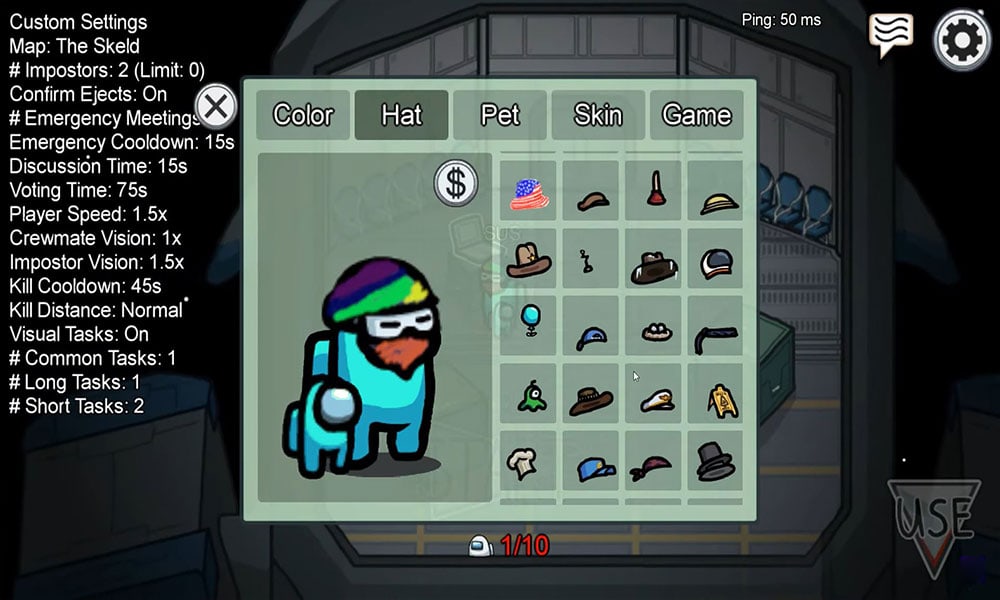Choose the American flag hat

(x=529, y=193)
